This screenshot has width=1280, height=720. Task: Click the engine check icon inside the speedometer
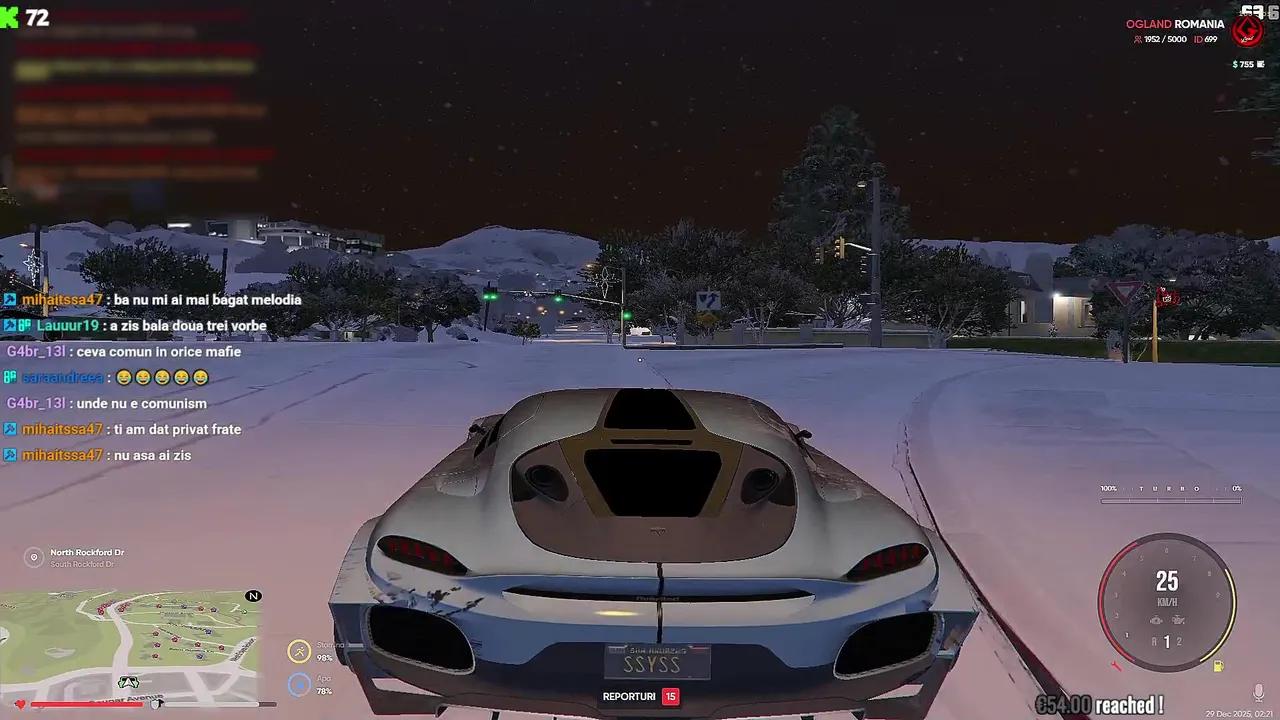point(1156,620)
